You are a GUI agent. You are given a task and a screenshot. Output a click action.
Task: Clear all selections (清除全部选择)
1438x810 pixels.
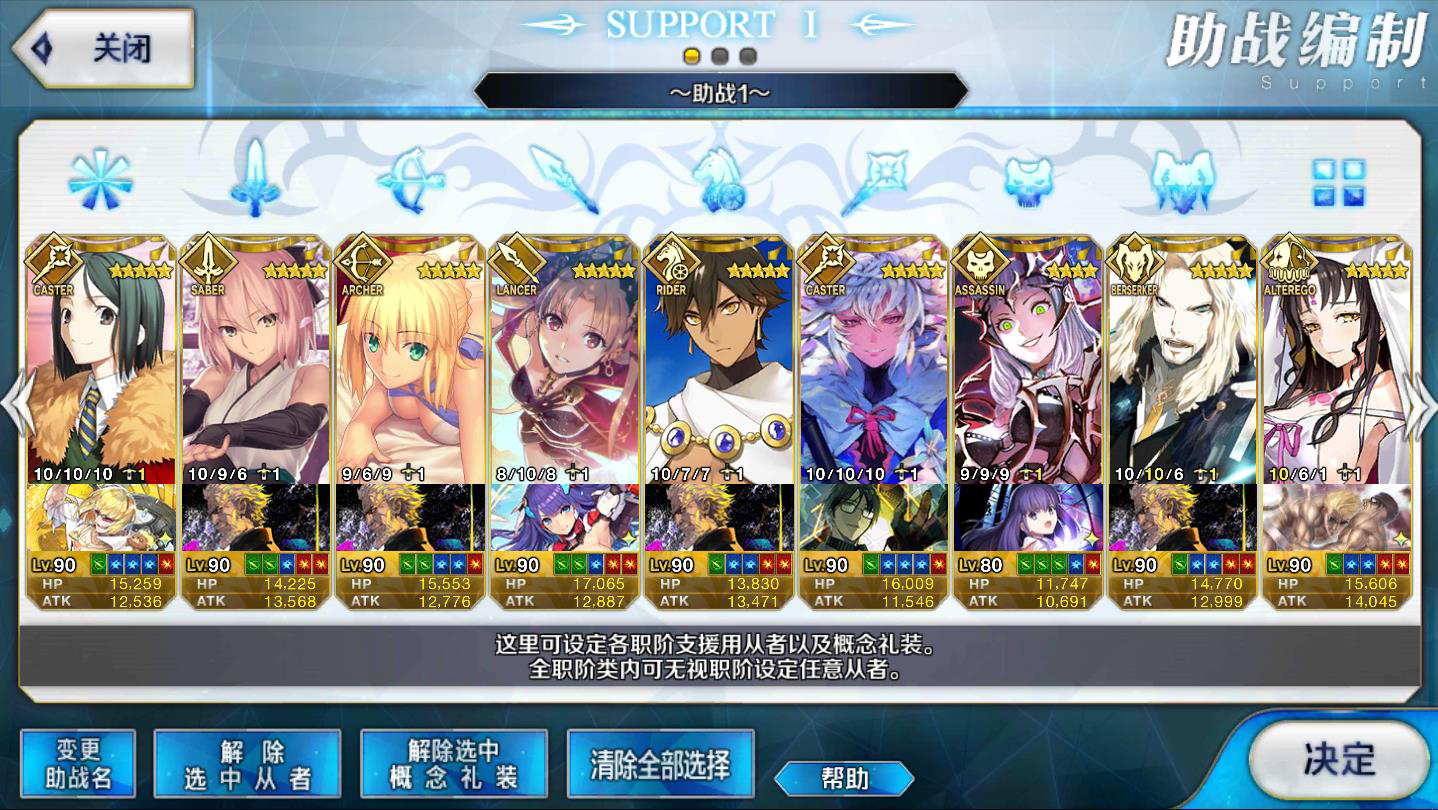[660, 764]
